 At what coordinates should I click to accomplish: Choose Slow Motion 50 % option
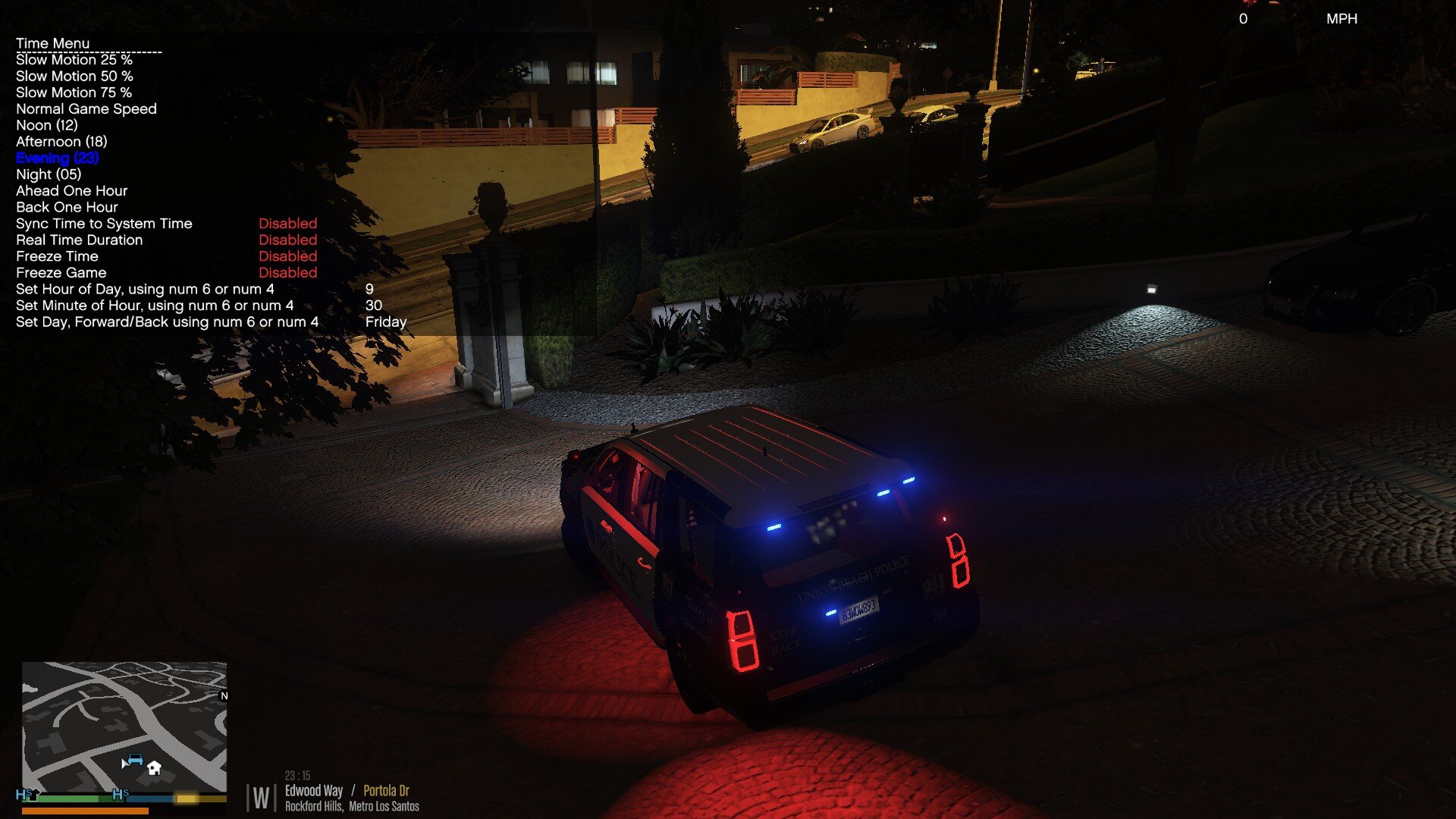click(74, 77)
